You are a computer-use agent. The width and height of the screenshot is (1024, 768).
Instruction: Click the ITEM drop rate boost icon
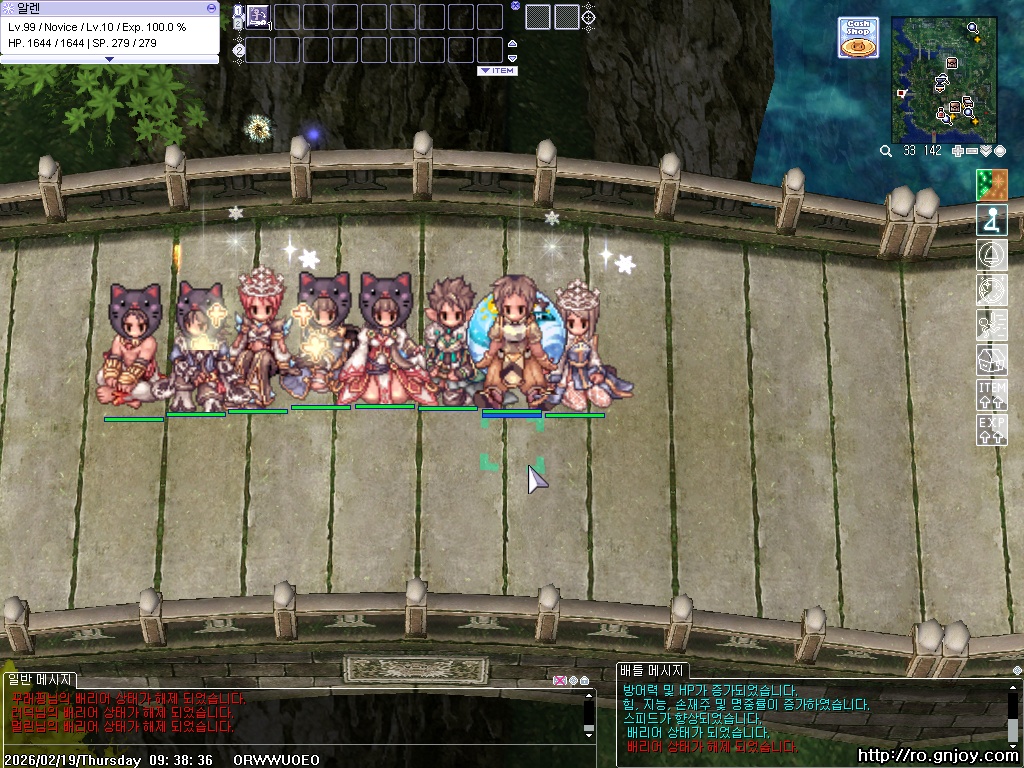click(991, 395)
